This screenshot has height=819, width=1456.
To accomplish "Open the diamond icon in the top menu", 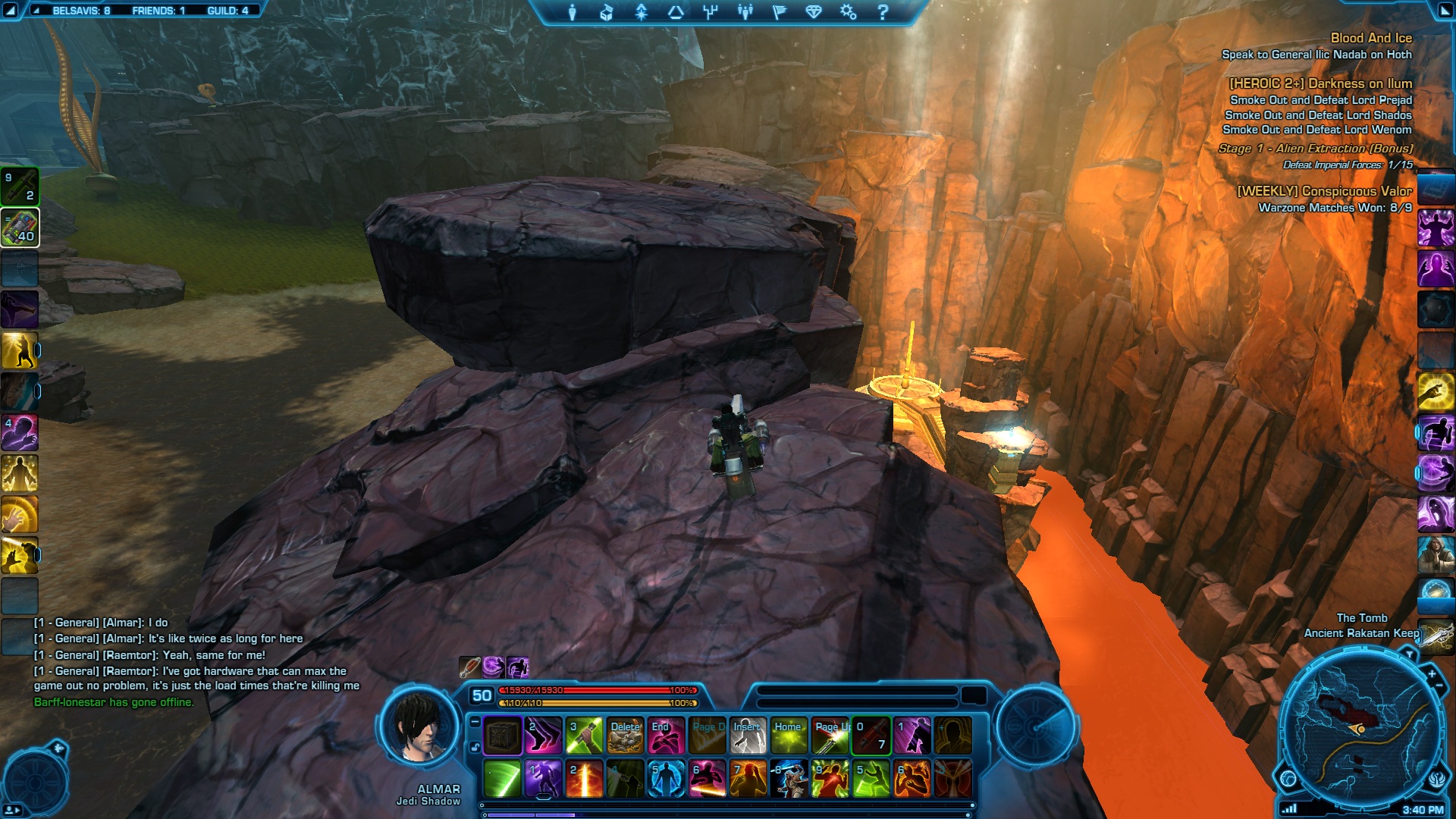I will [x=814, y=12].
